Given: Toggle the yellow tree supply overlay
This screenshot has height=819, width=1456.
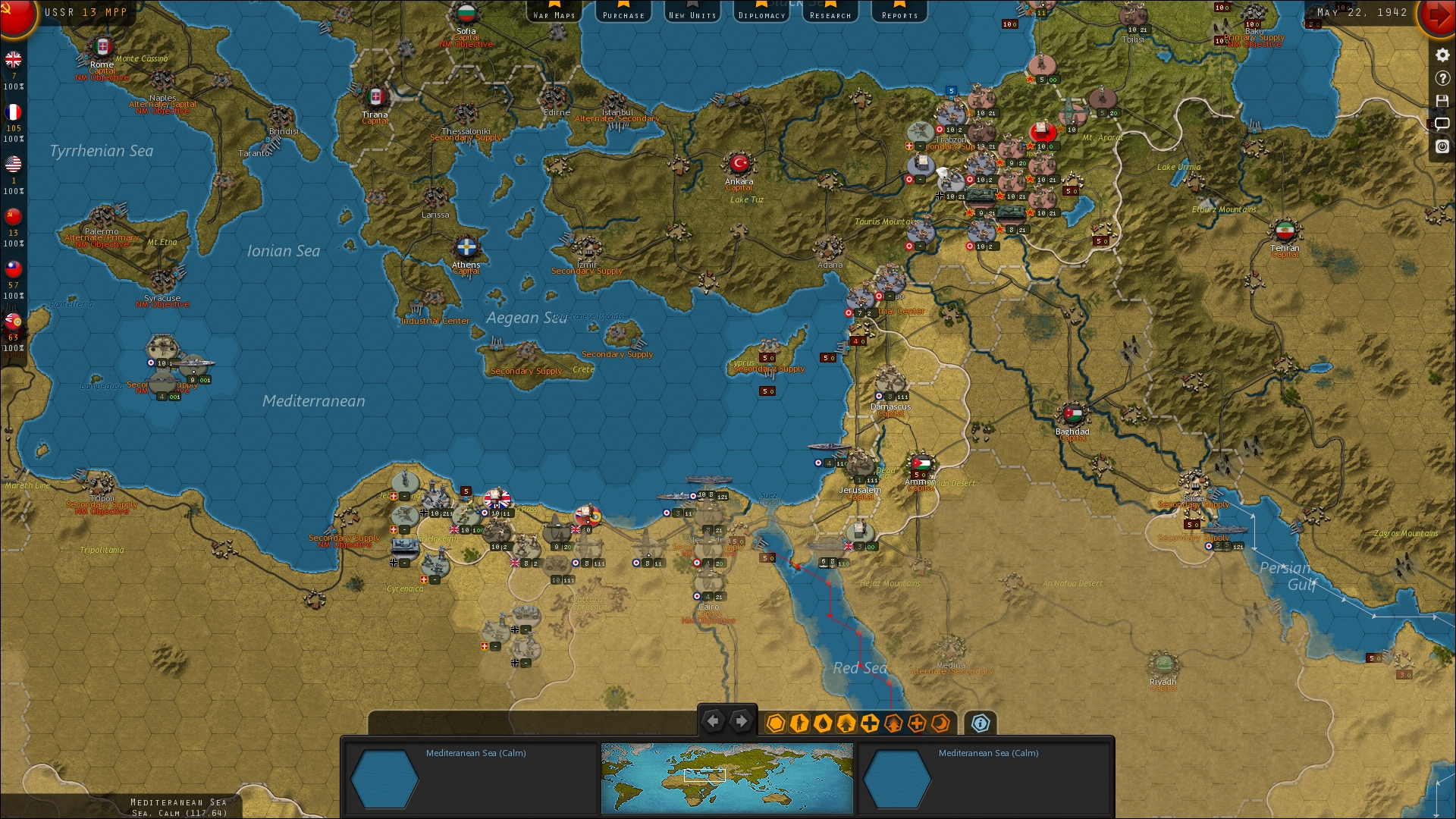Looking at the screenshot, I should [847, 723].
